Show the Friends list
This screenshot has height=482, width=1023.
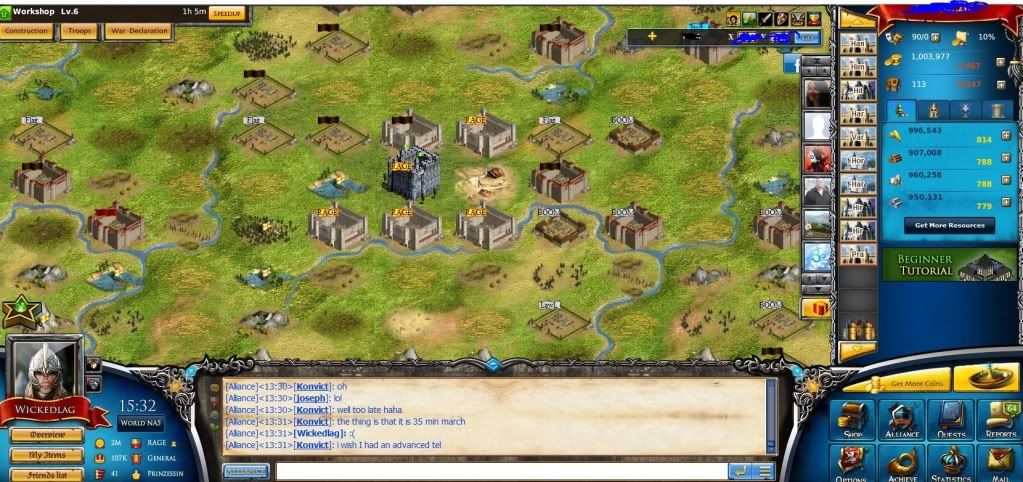[x=47, y=474]
